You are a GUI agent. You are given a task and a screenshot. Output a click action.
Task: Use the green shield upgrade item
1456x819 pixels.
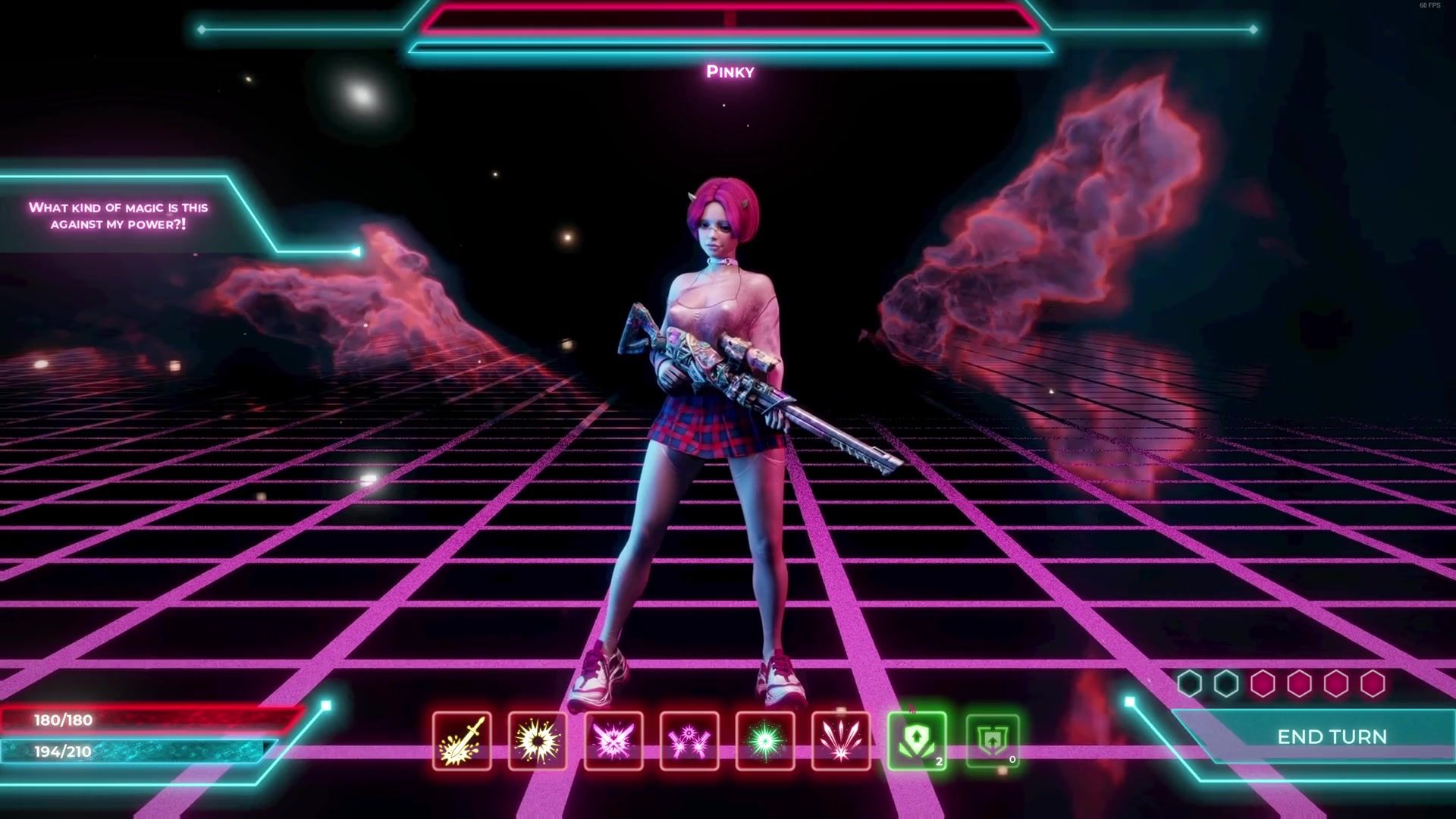(917, 741)
